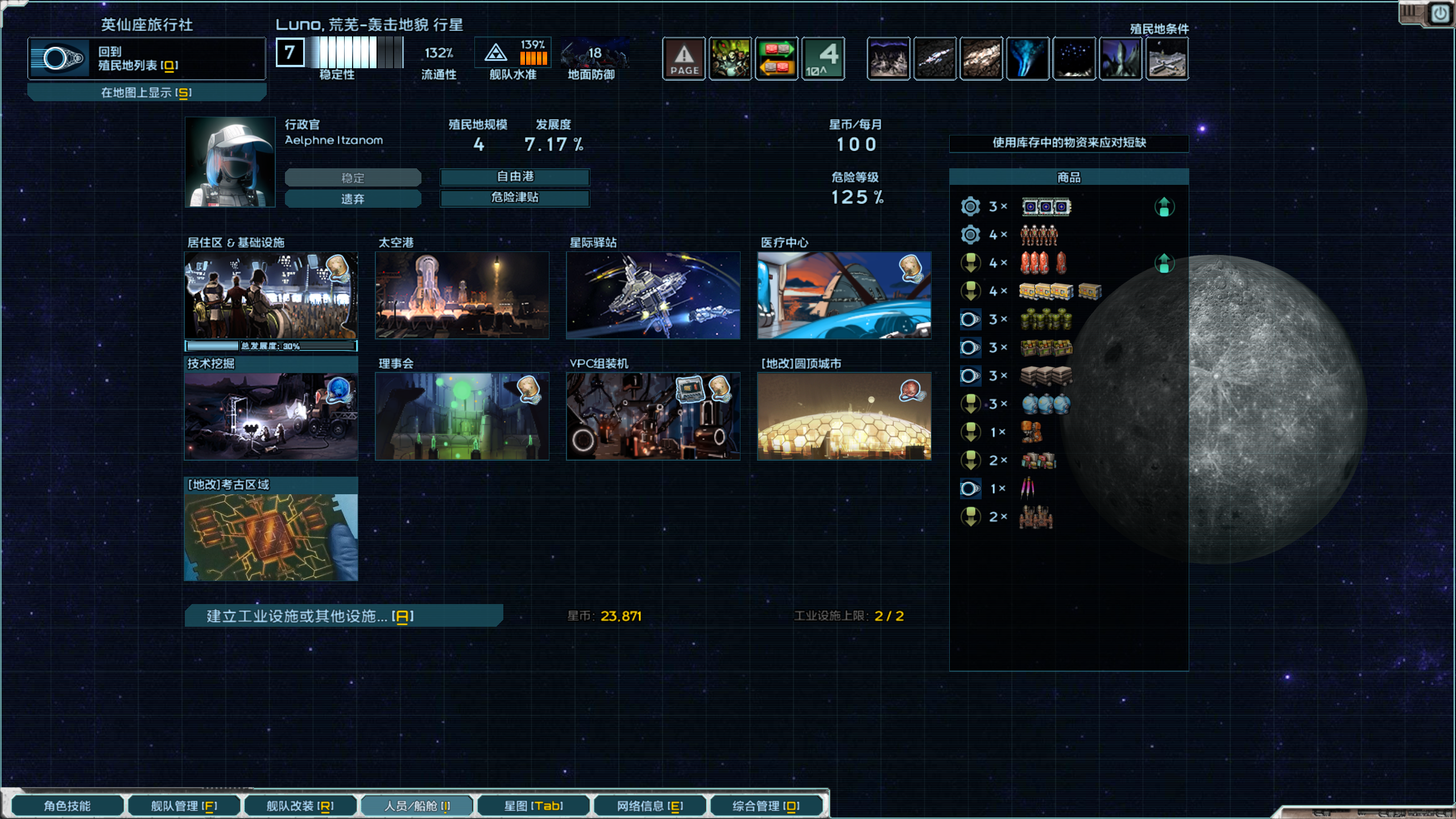Toggle 使用库存中的物资来应对短缺

point(1069,143)
